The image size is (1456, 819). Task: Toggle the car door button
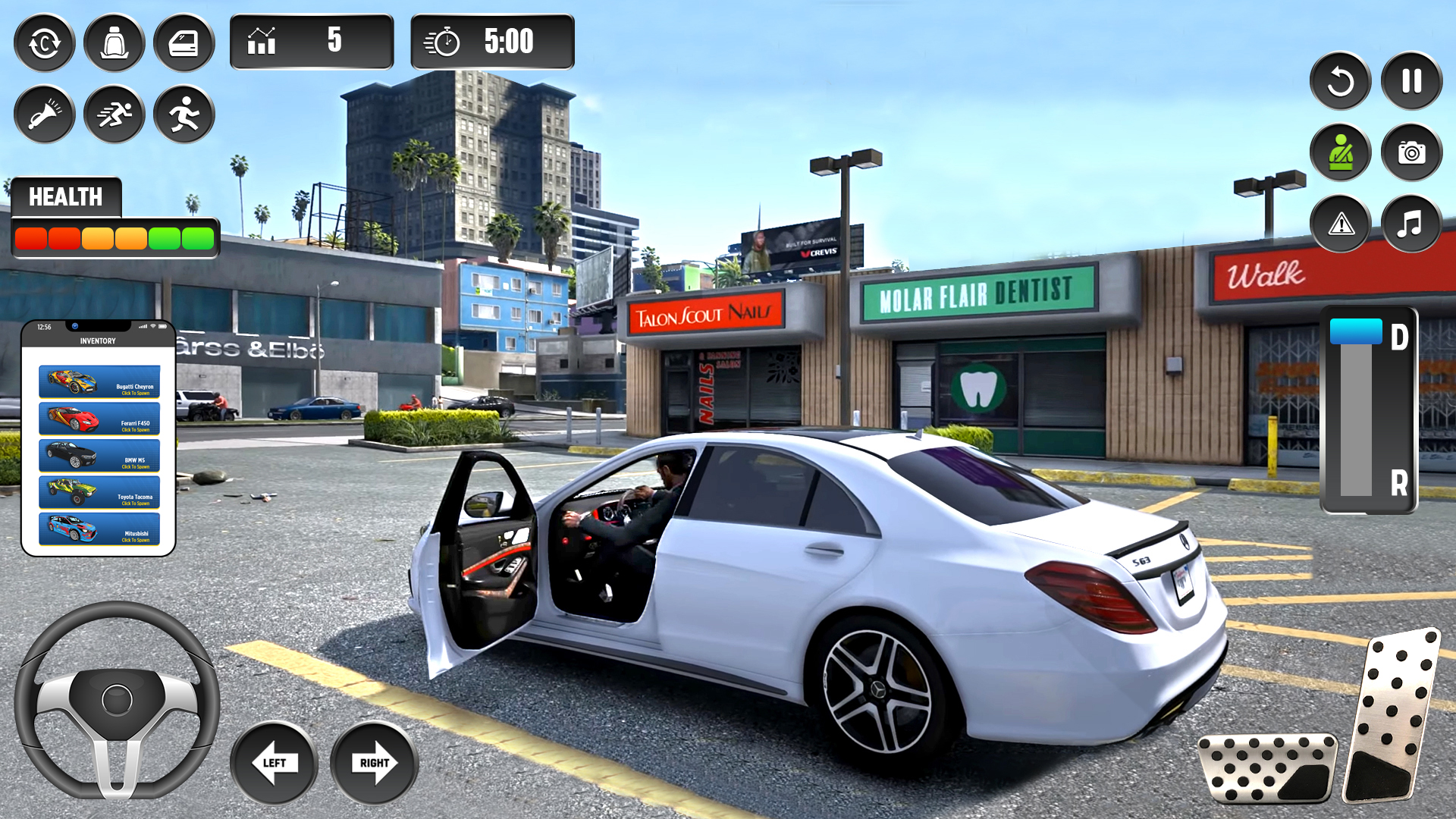(184, 43)
